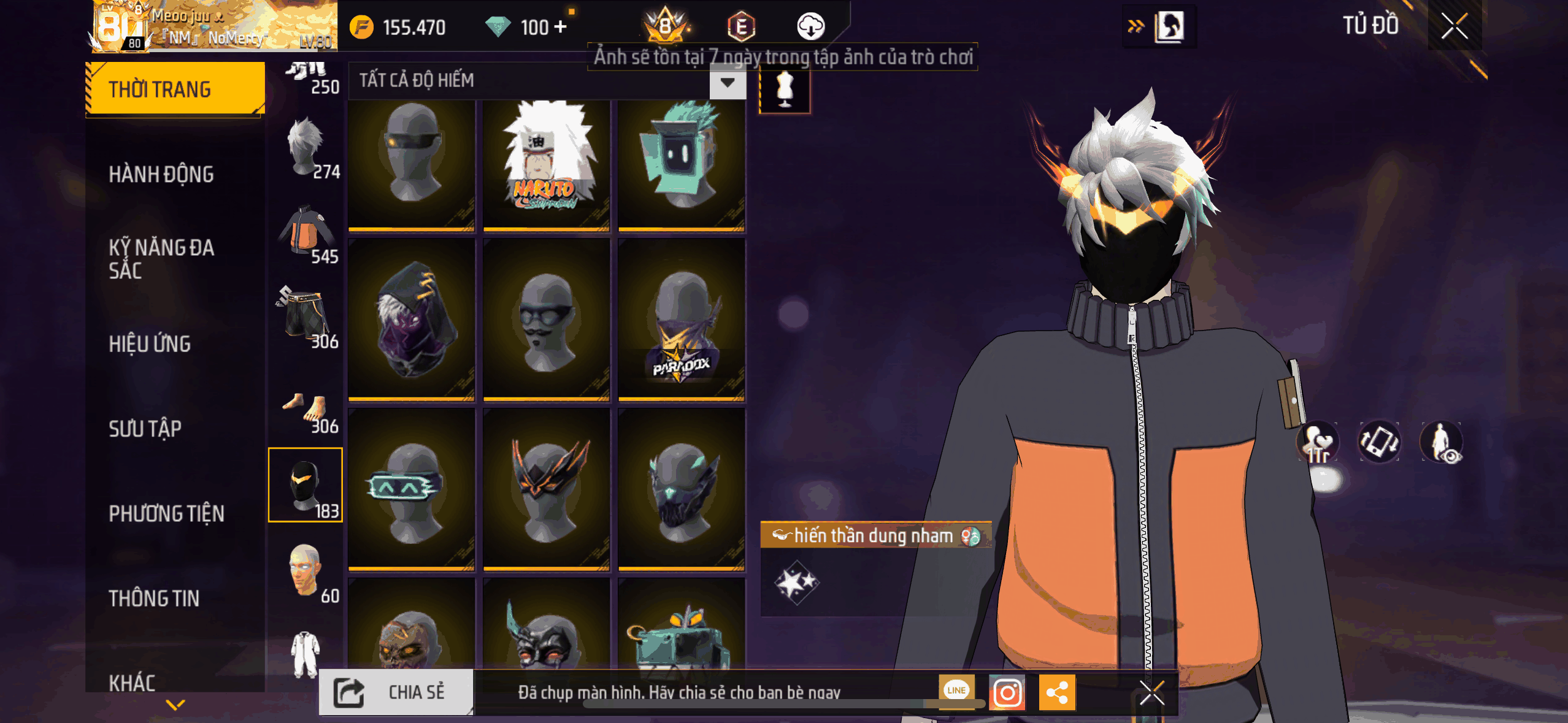The height and width of the screenshot is (723, 1568).
Task: Pick the teal box-head mask
Action: click(681, 164)
